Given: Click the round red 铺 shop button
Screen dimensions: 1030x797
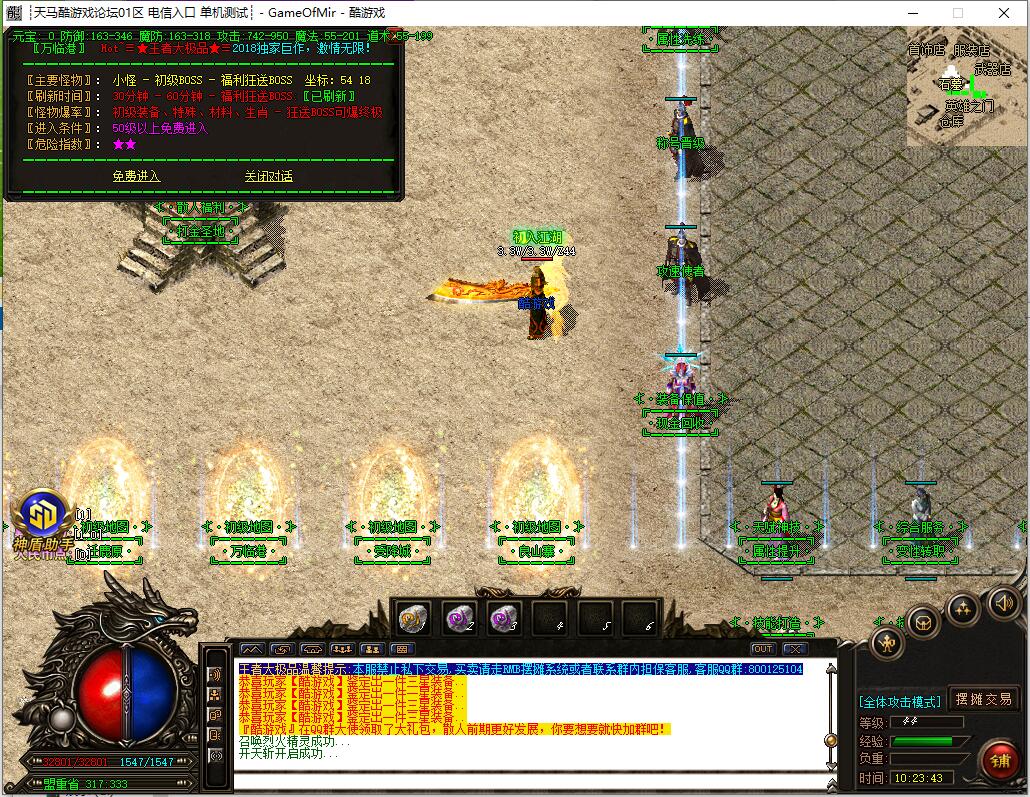Looking at the screenshot, I should (998, 760).
